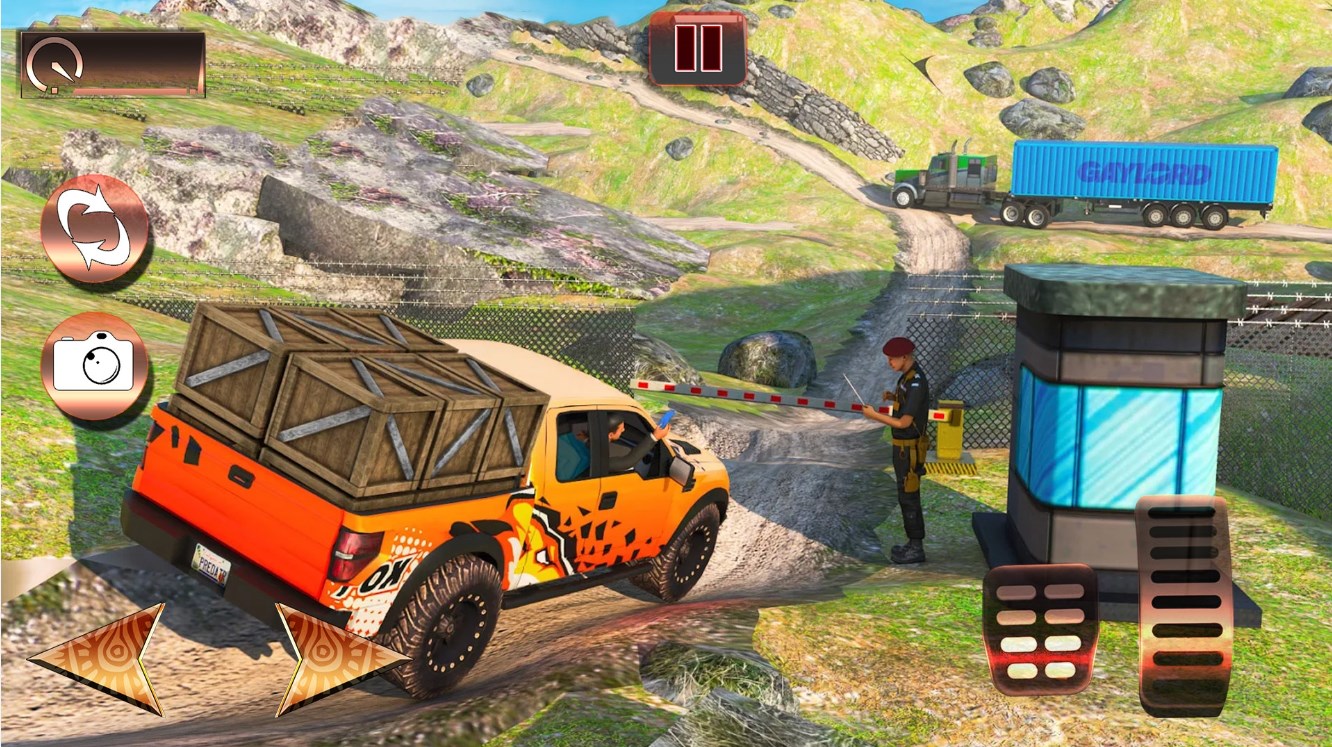Screen dimensions: 1332x747
Task: Steer right with the right arrow
Action: (332, 658)
